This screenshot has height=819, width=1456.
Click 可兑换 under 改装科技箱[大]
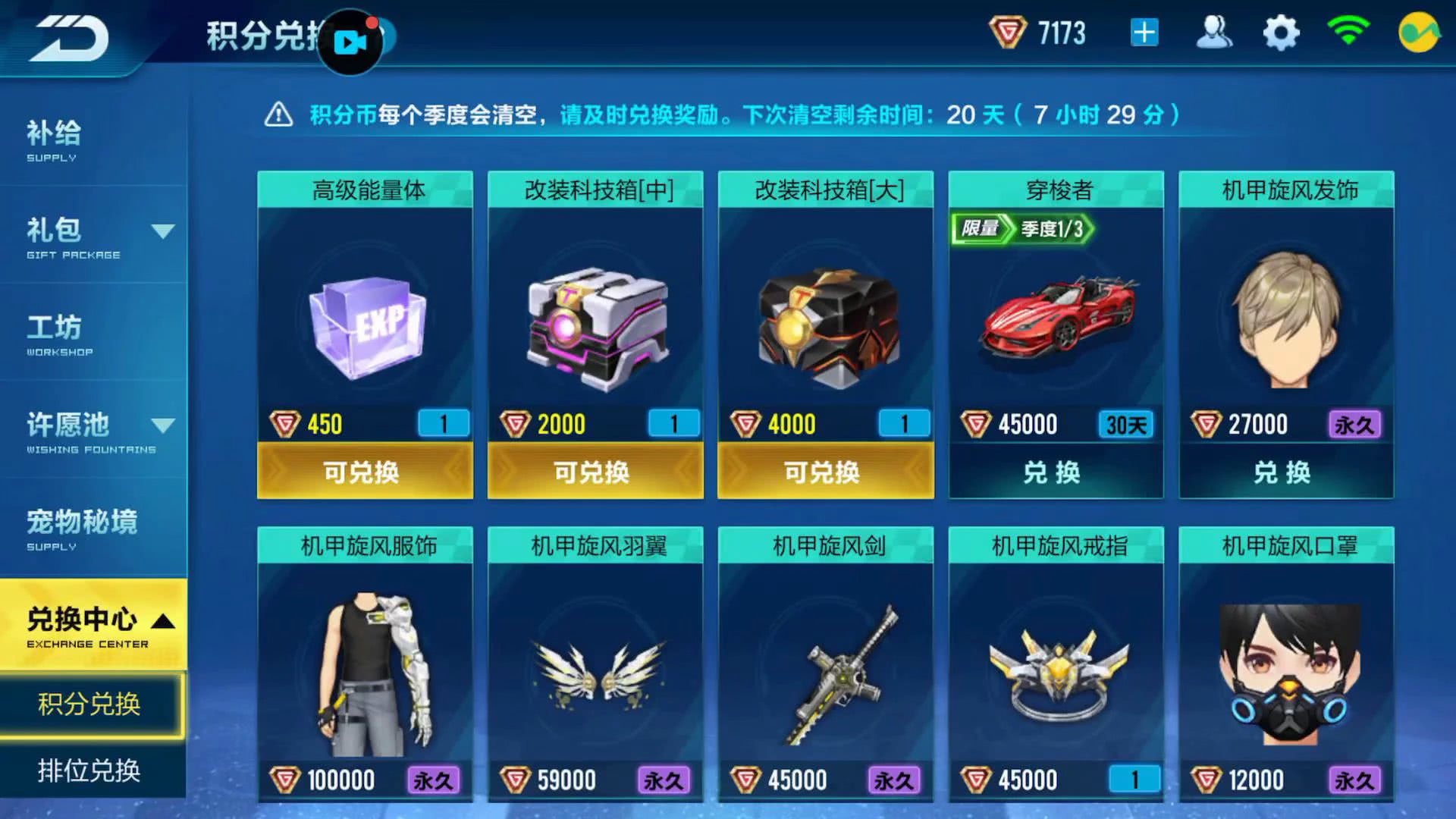point(825,471)
